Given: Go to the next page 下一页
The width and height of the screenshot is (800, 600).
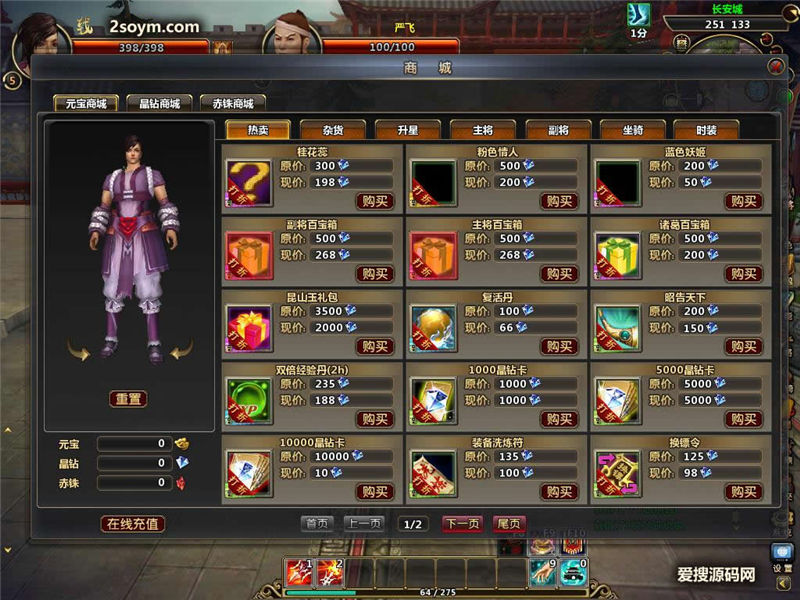Looking at the screenshot, I should point(462,523).
